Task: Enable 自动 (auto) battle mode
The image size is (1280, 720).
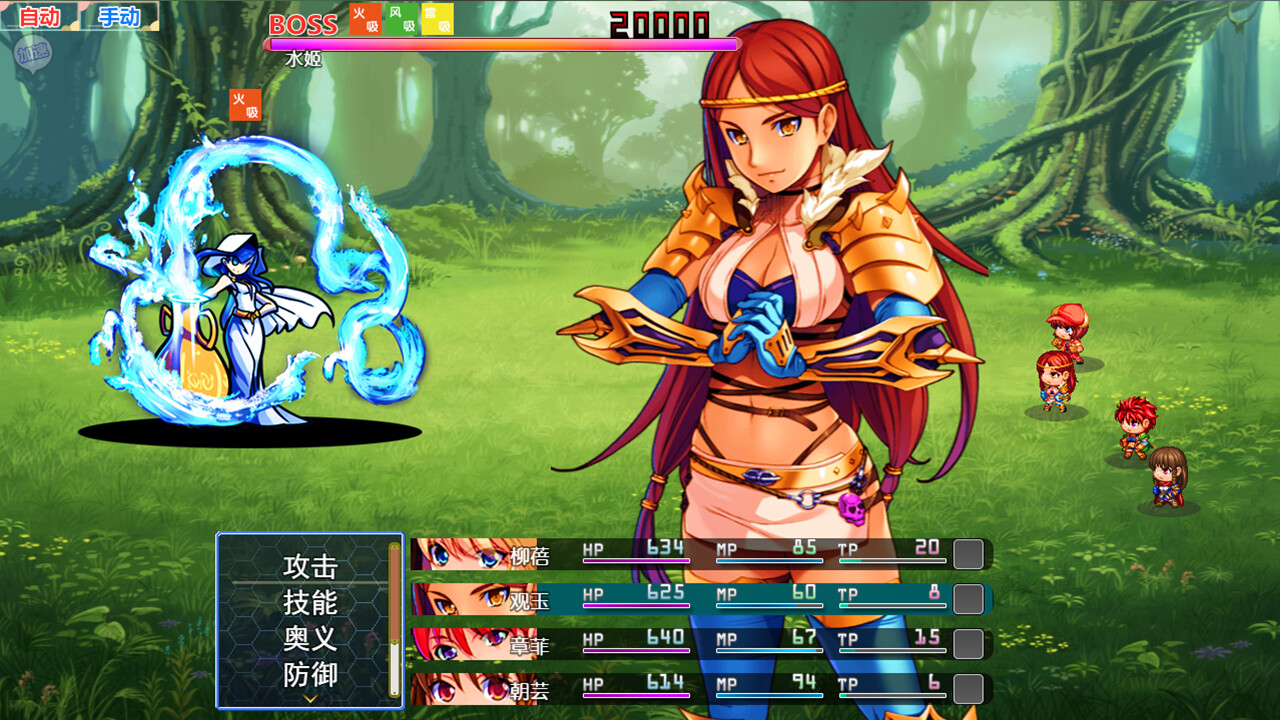Action: 38,16
